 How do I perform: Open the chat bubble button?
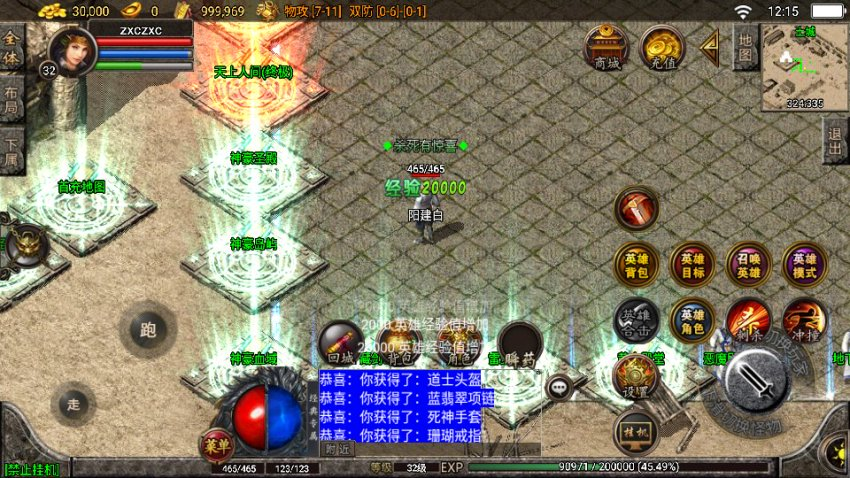pyautogui.click(x=558, y=385)
